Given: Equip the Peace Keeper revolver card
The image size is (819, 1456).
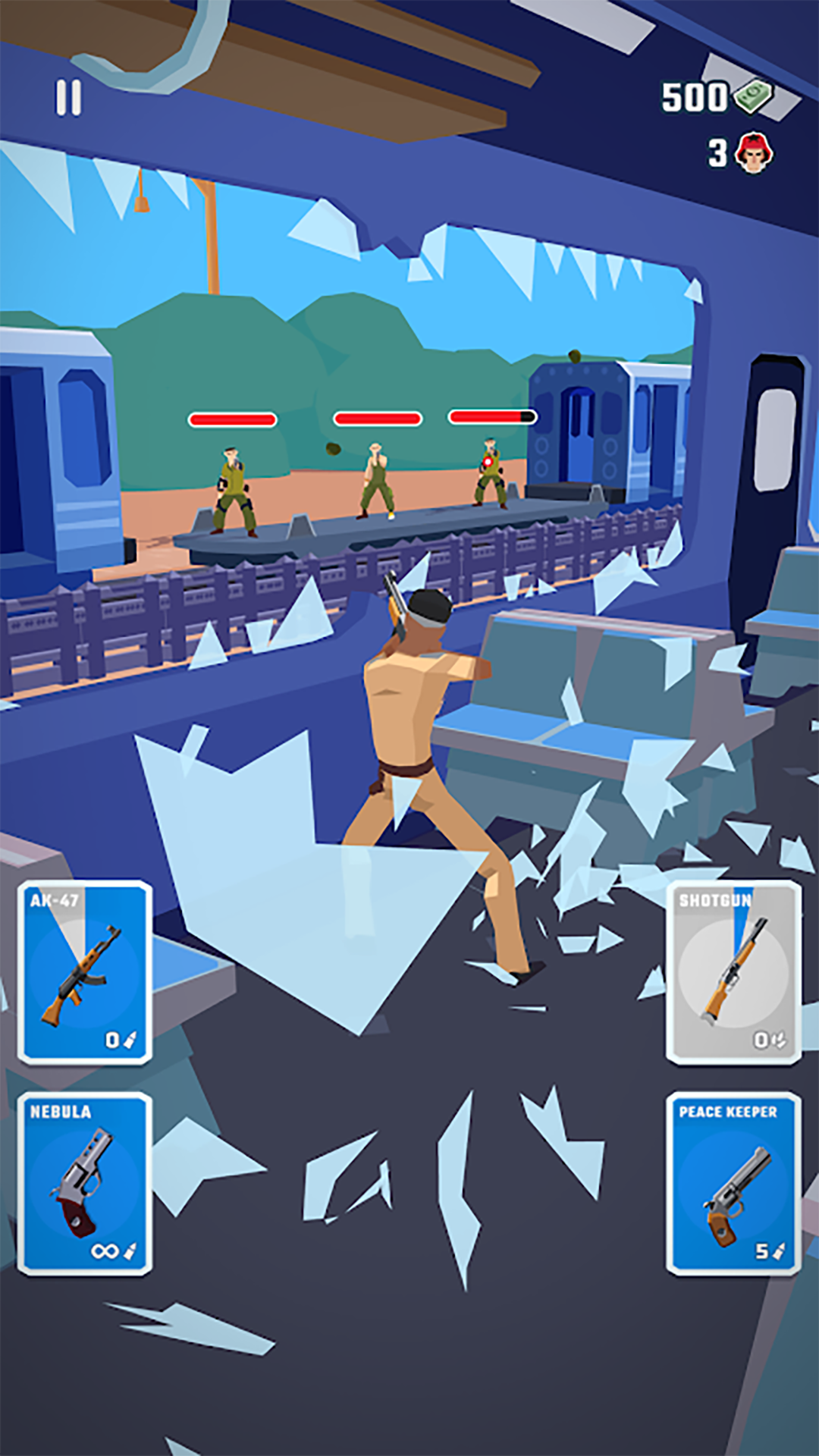Looking at the screenshot, I should coord(733,1183).
